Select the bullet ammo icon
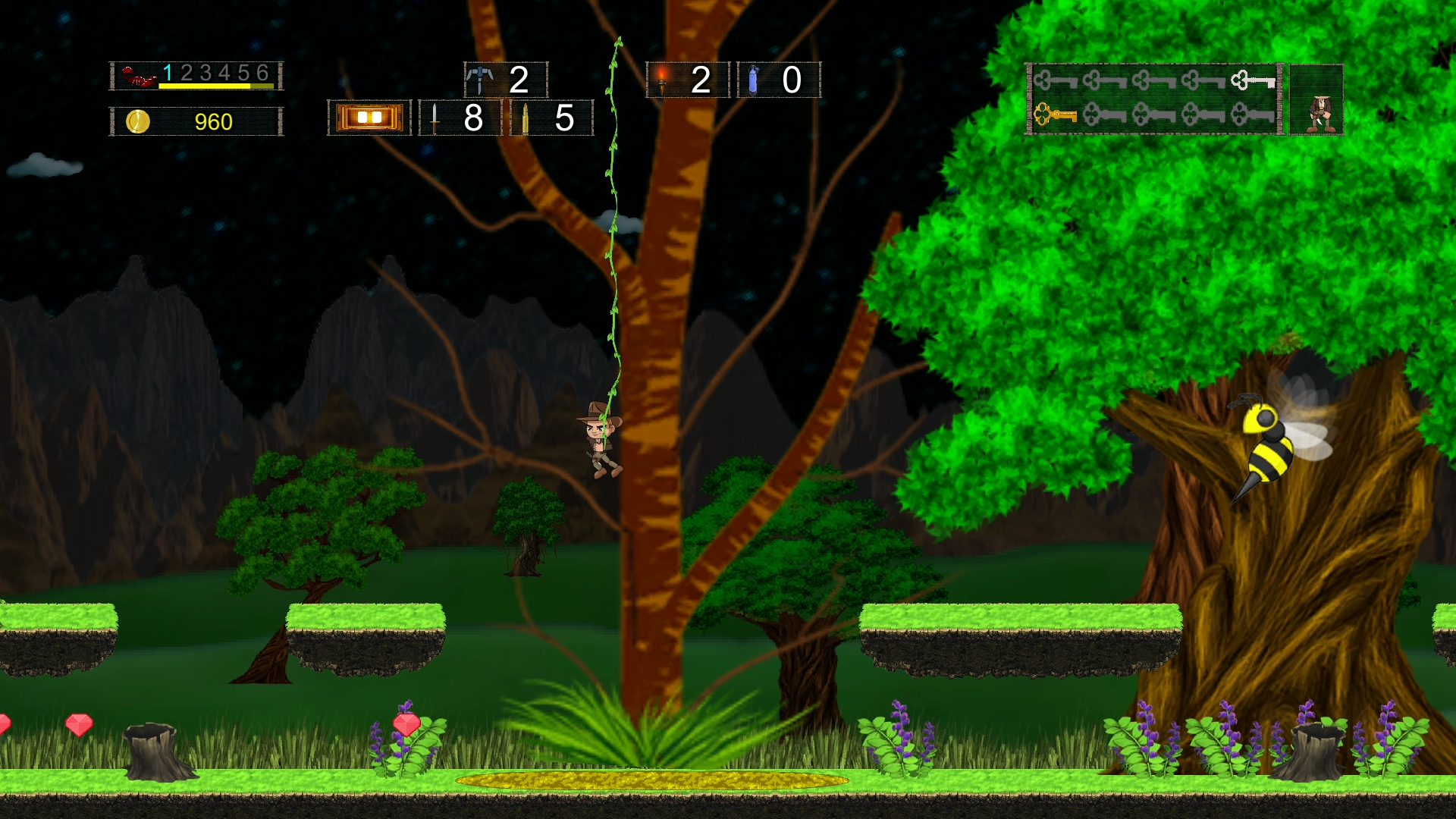1456x819 pixels. (525, 118)
